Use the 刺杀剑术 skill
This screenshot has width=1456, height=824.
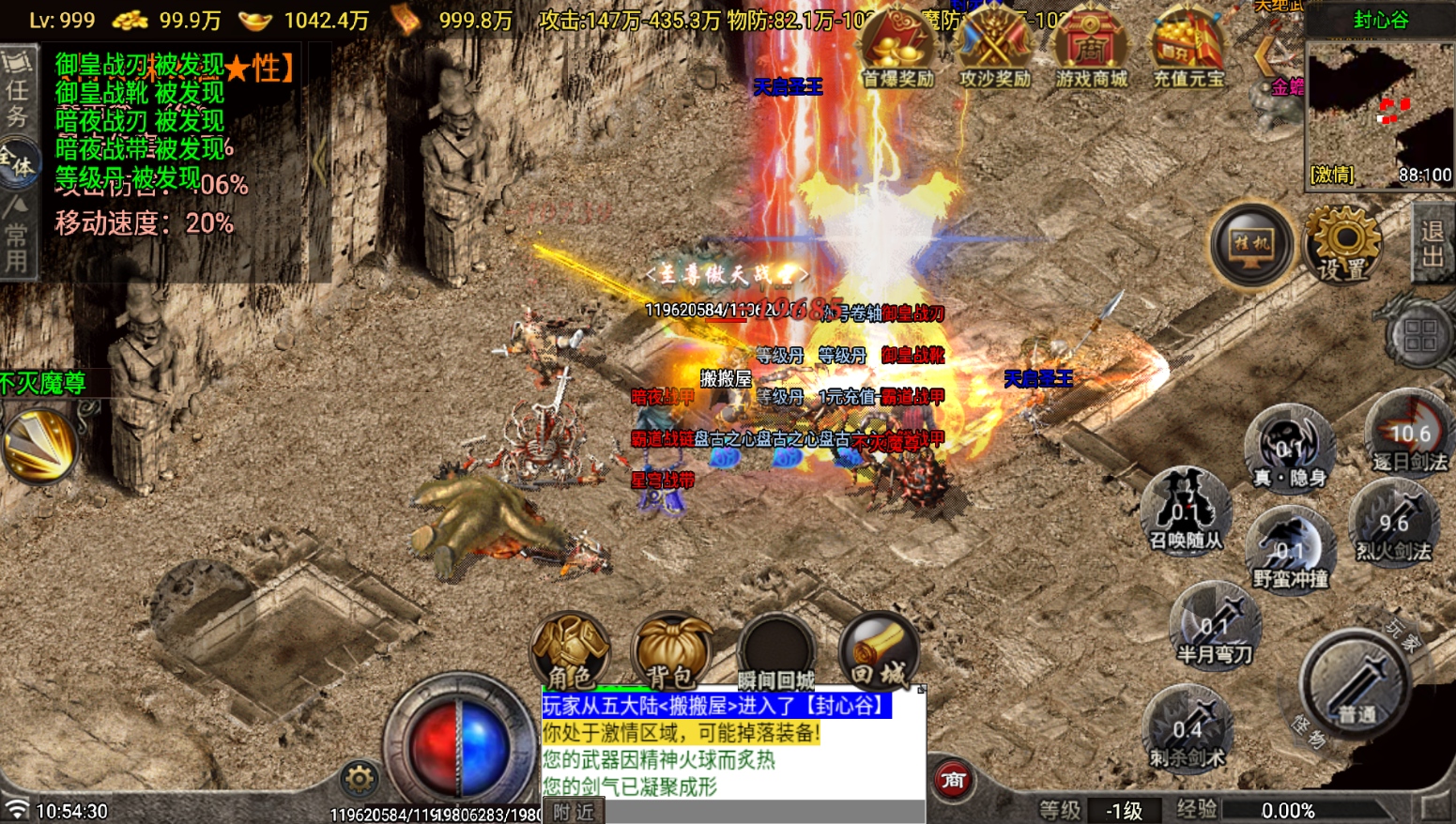pyautogui.click(x=1187, y=729)
